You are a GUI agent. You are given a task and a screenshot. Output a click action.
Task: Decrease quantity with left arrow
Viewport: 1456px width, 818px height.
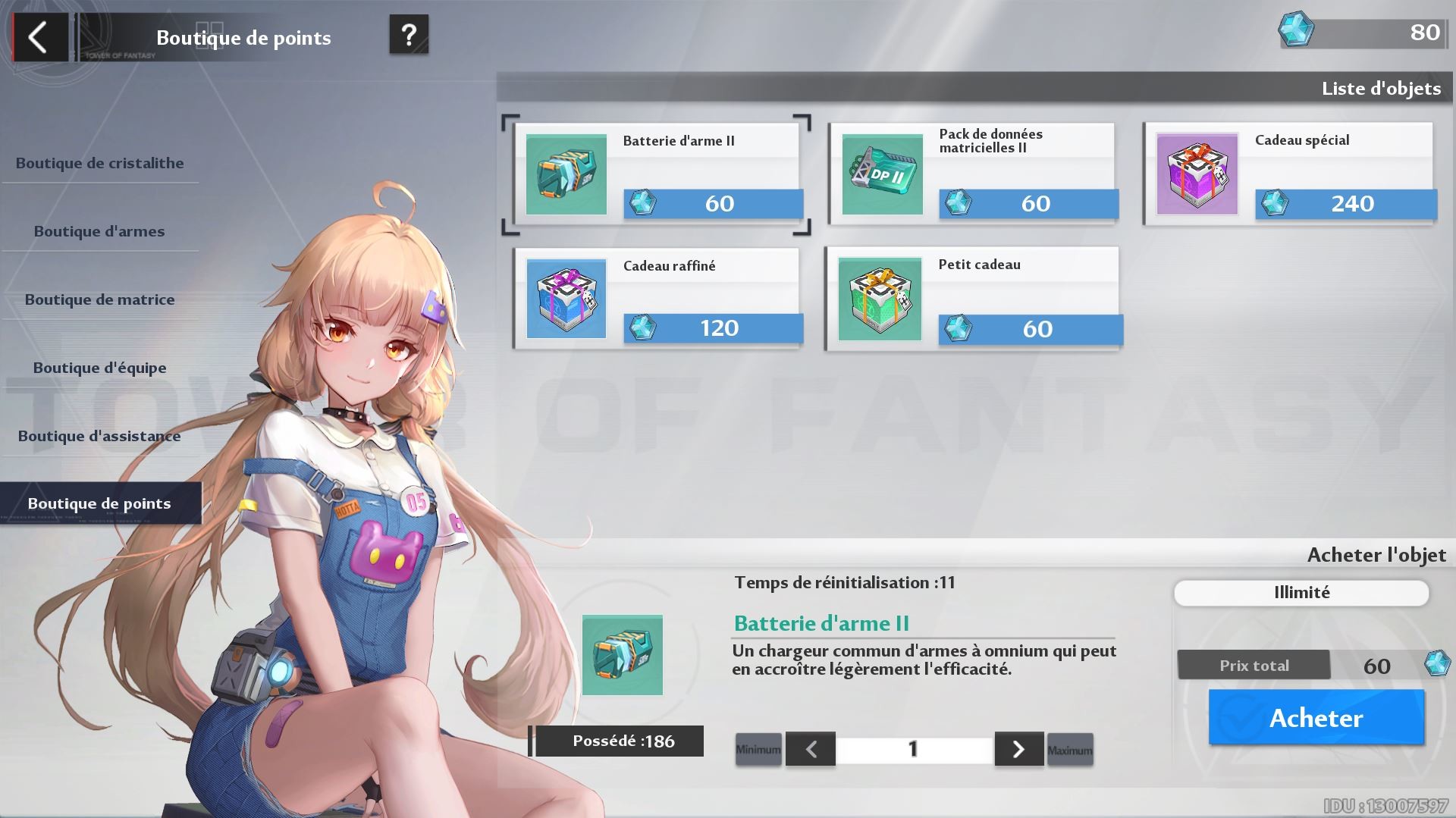click(x=811, y=749)
